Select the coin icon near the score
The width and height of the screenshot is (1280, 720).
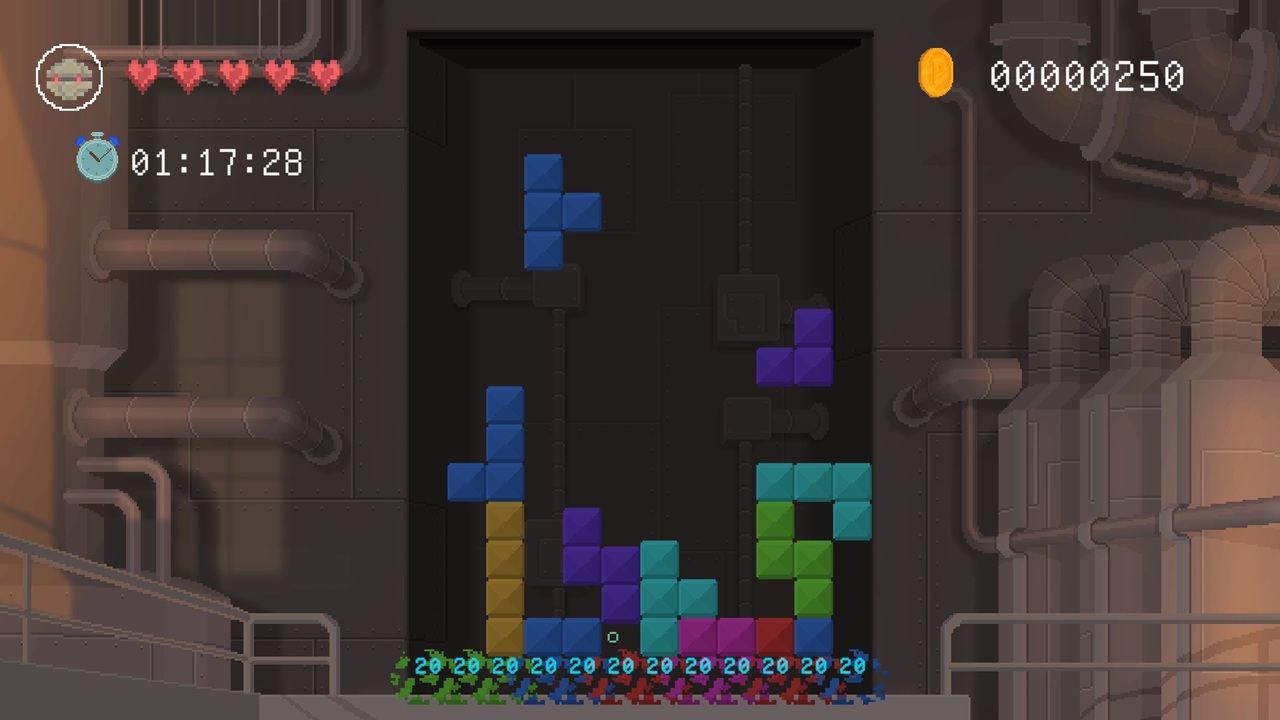tap(936, 72)
